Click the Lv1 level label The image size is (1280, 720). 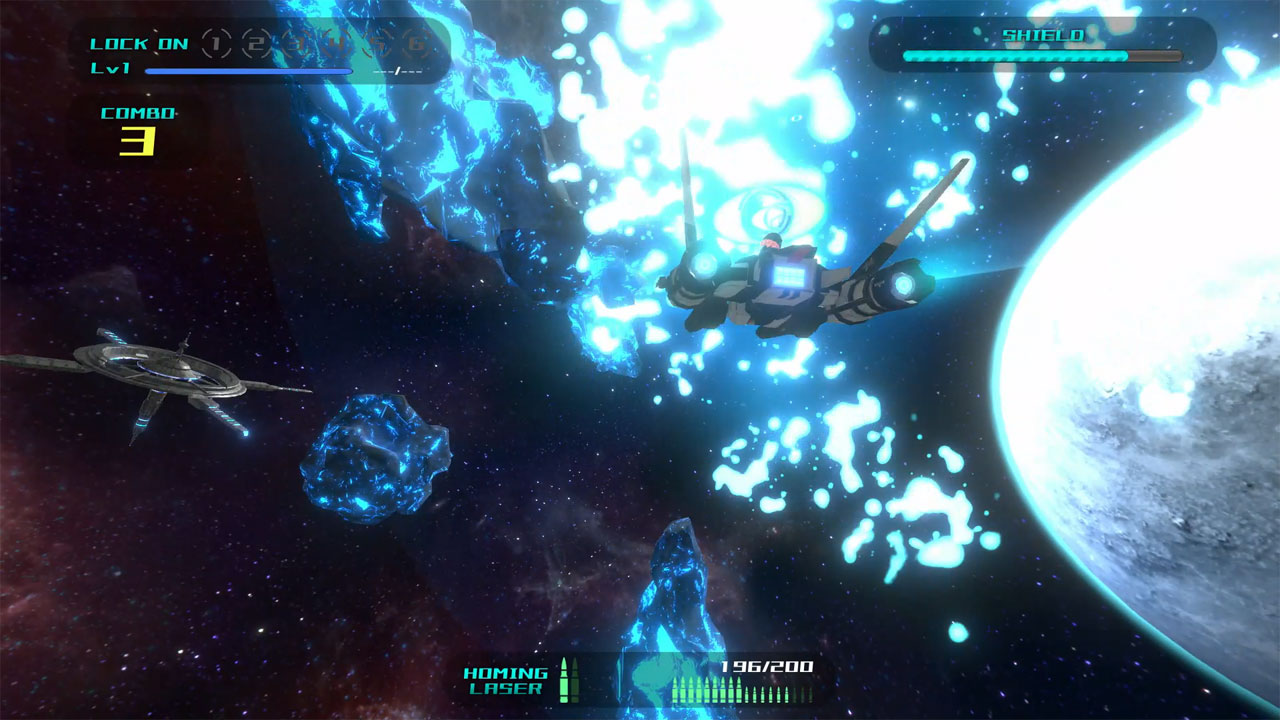112,67
